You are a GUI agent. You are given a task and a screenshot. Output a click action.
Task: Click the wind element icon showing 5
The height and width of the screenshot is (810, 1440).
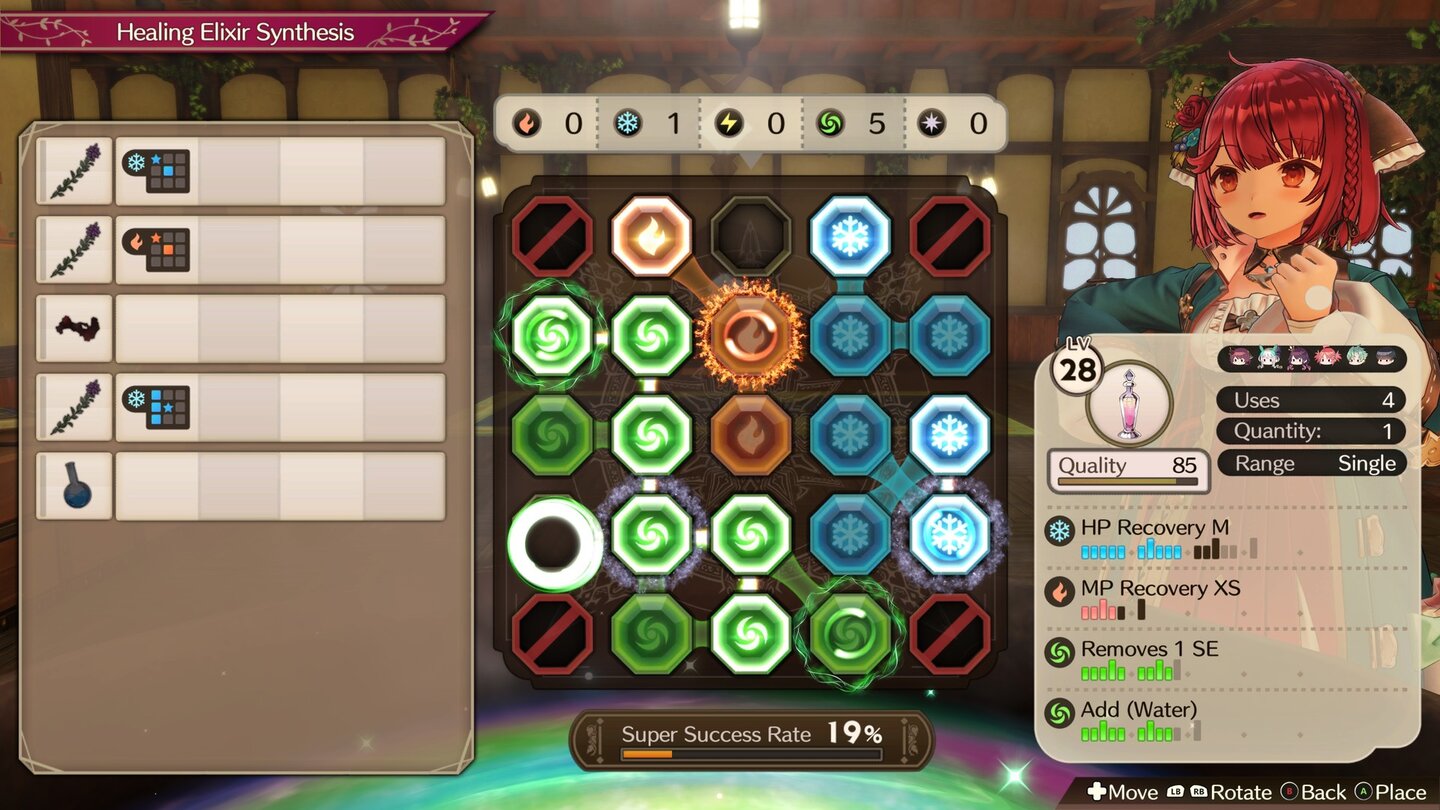pyautogui.click(x=833, y=123)
